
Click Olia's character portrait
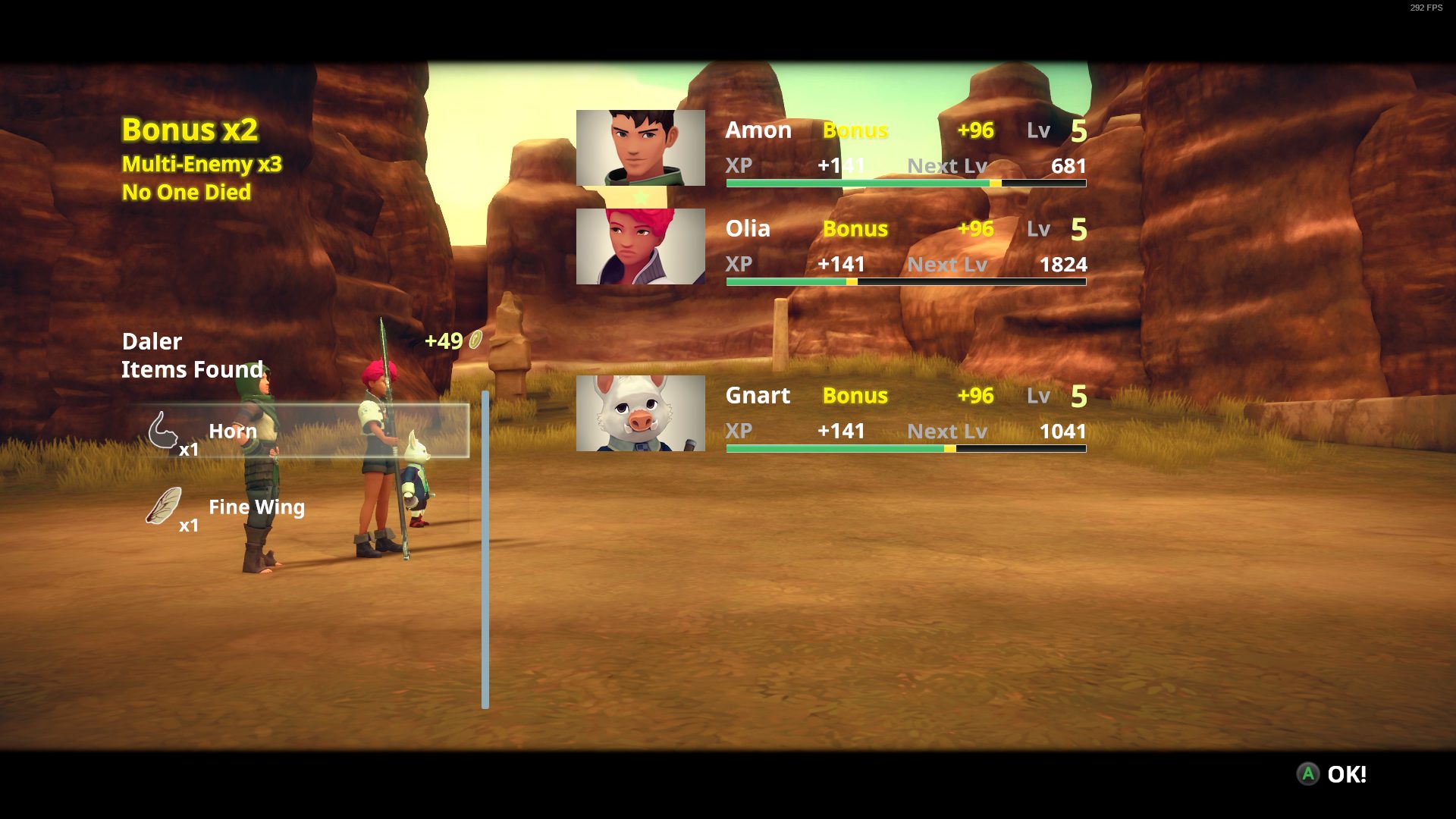pos(640,246)
